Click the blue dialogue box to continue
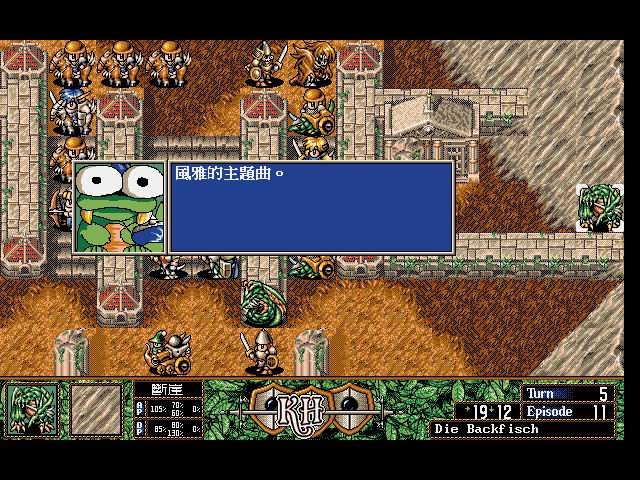Image resolution: width=640 pixels, height=480 pixels. (311, 207)
